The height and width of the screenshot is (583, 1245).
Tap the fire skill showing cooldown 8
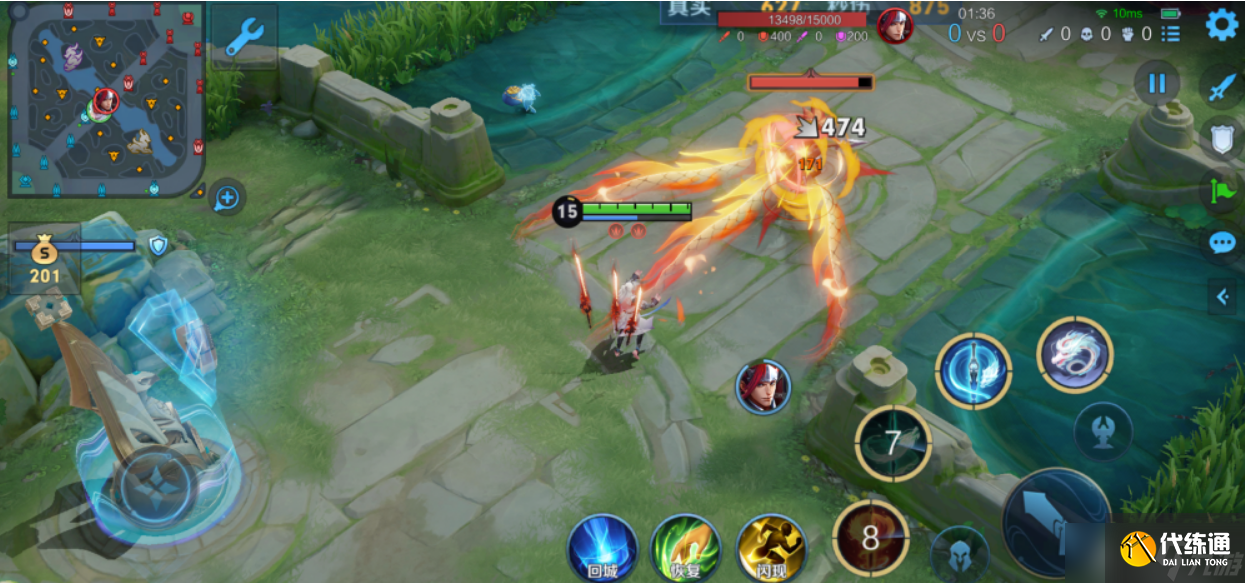(x=870, y=538)
